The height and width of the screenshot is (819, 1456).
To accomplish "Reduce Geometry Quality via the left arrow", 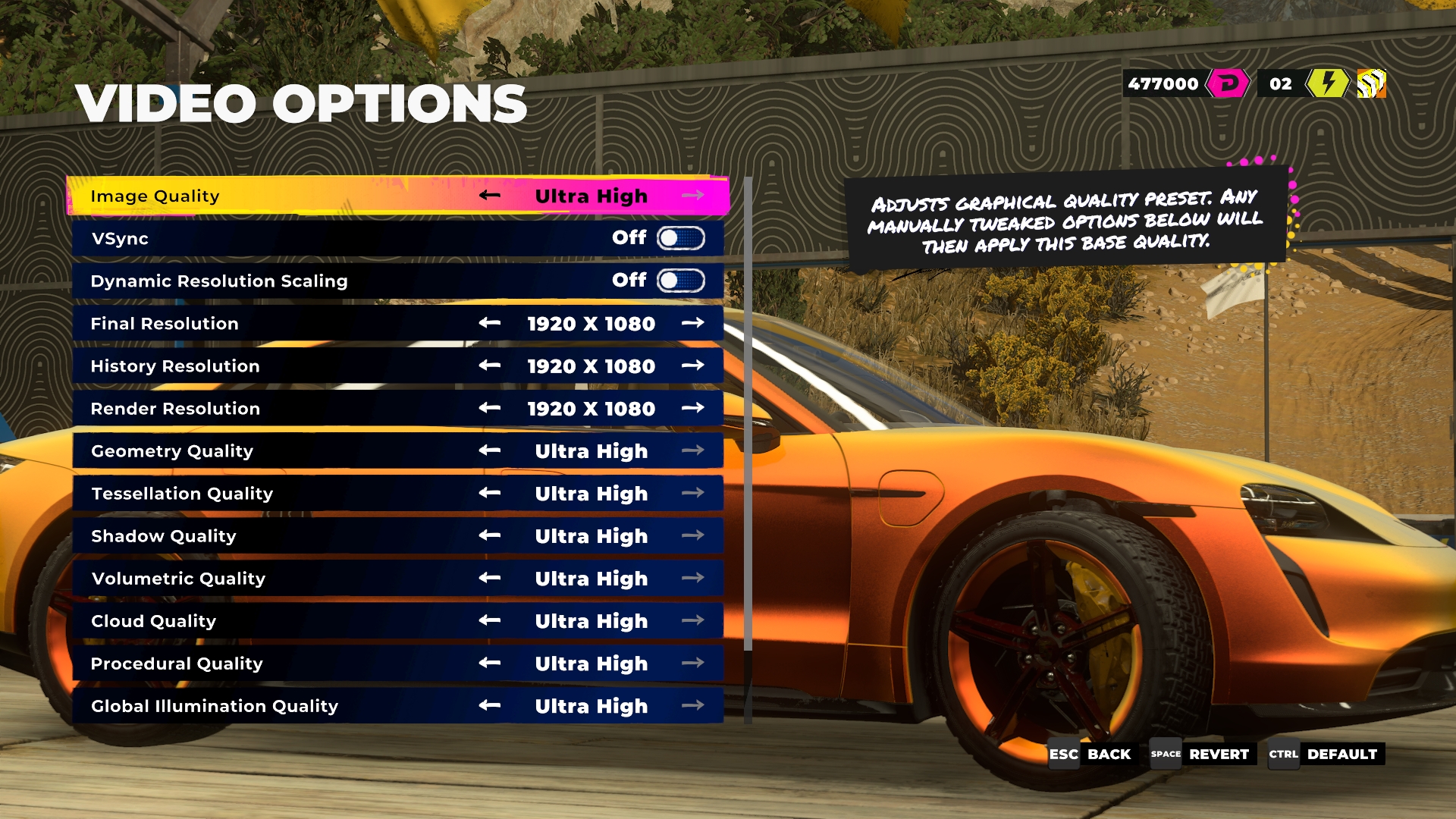I will tap(490, 450).
